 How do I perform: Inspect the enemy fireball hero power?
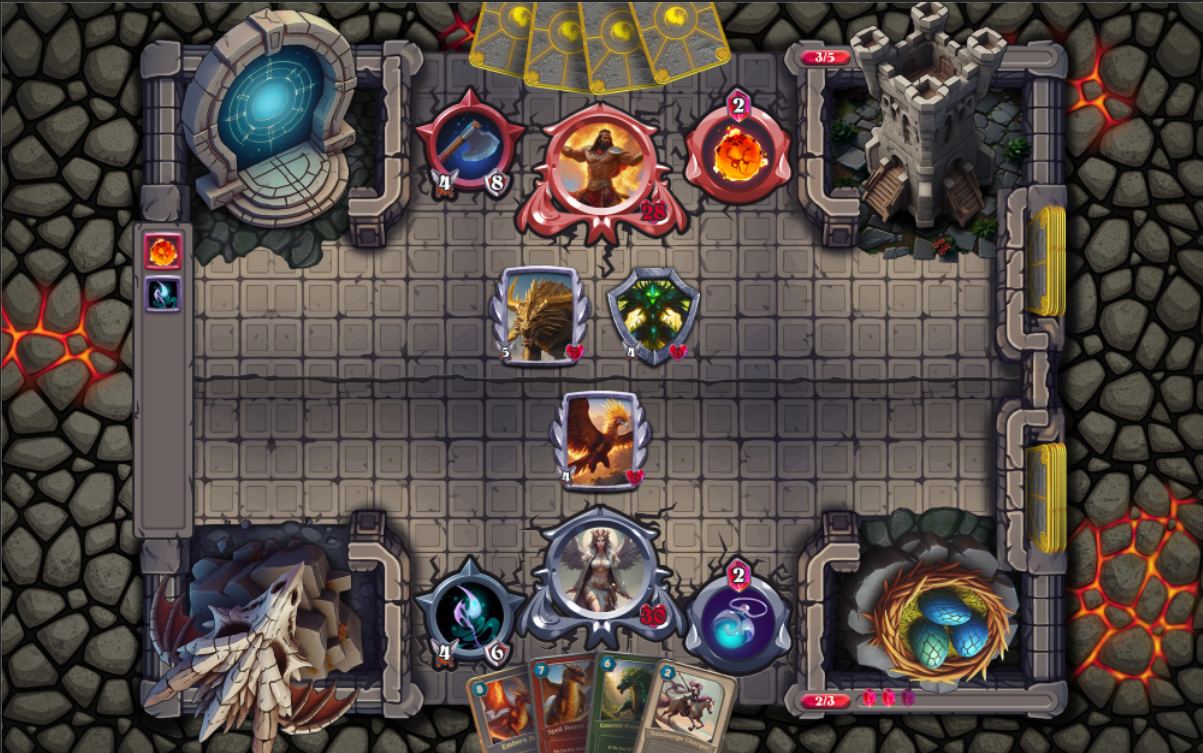tap(738, 150)
